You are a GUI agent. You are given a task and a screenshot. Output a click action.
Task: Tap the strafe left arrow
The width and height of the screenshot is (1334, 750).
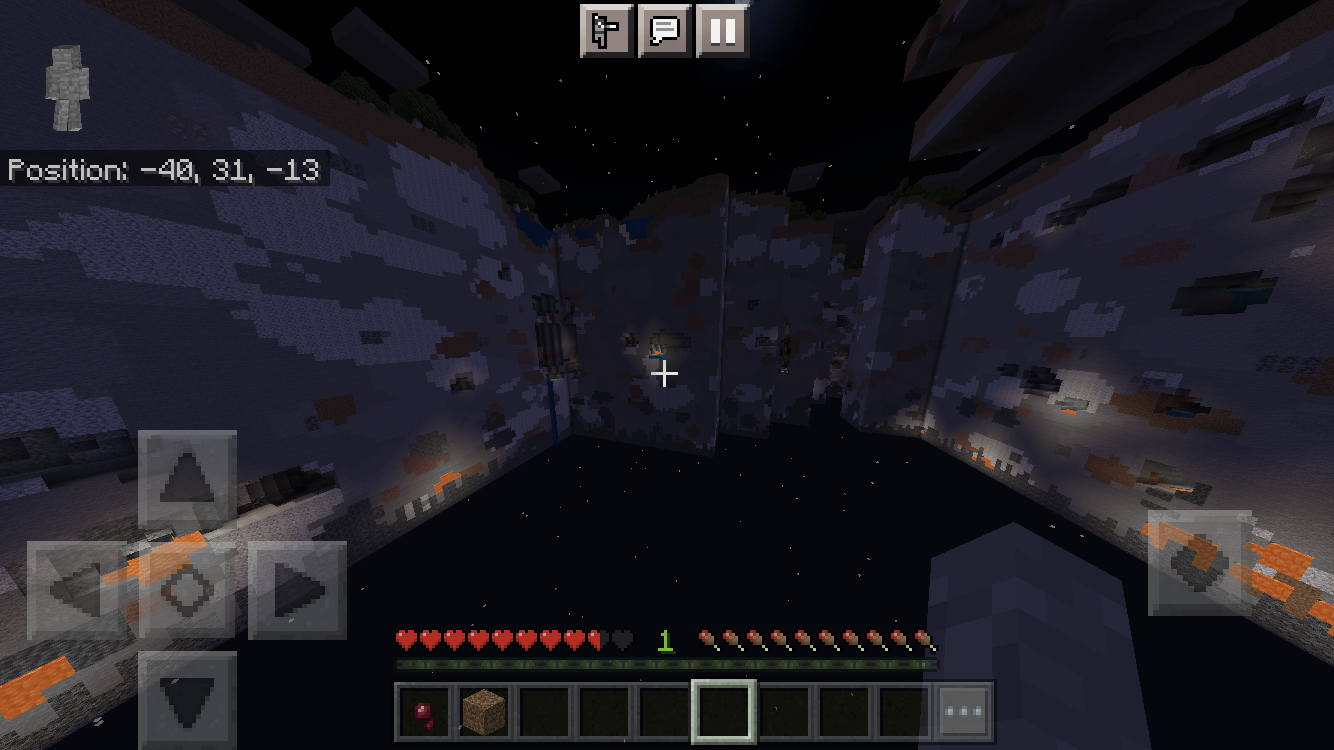coord(77,590)
